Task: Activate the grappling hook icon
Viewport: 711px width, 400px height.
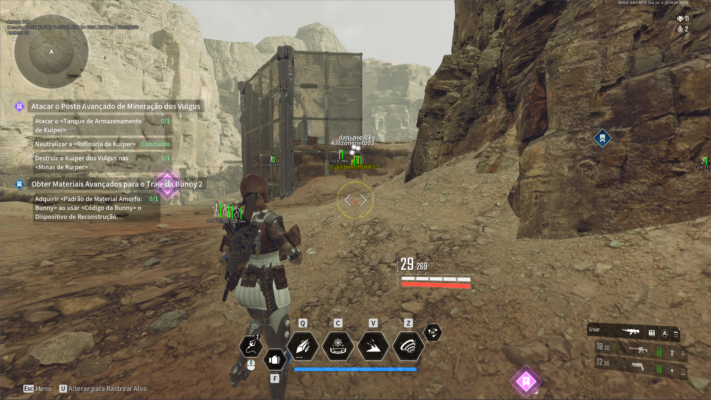Action: coord(250,346)
